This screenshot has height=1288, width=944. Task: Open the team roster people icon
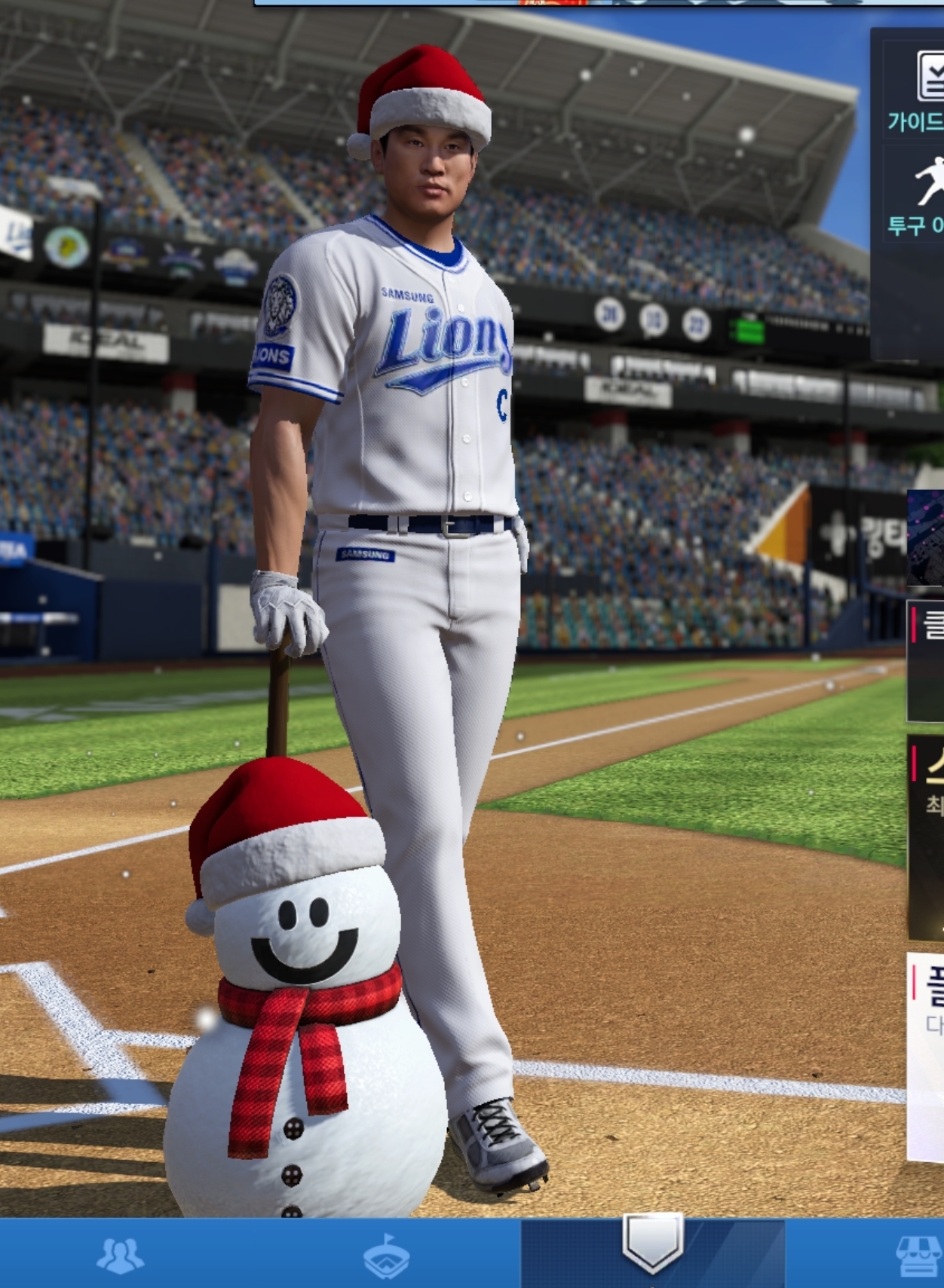coord(119,1256)
